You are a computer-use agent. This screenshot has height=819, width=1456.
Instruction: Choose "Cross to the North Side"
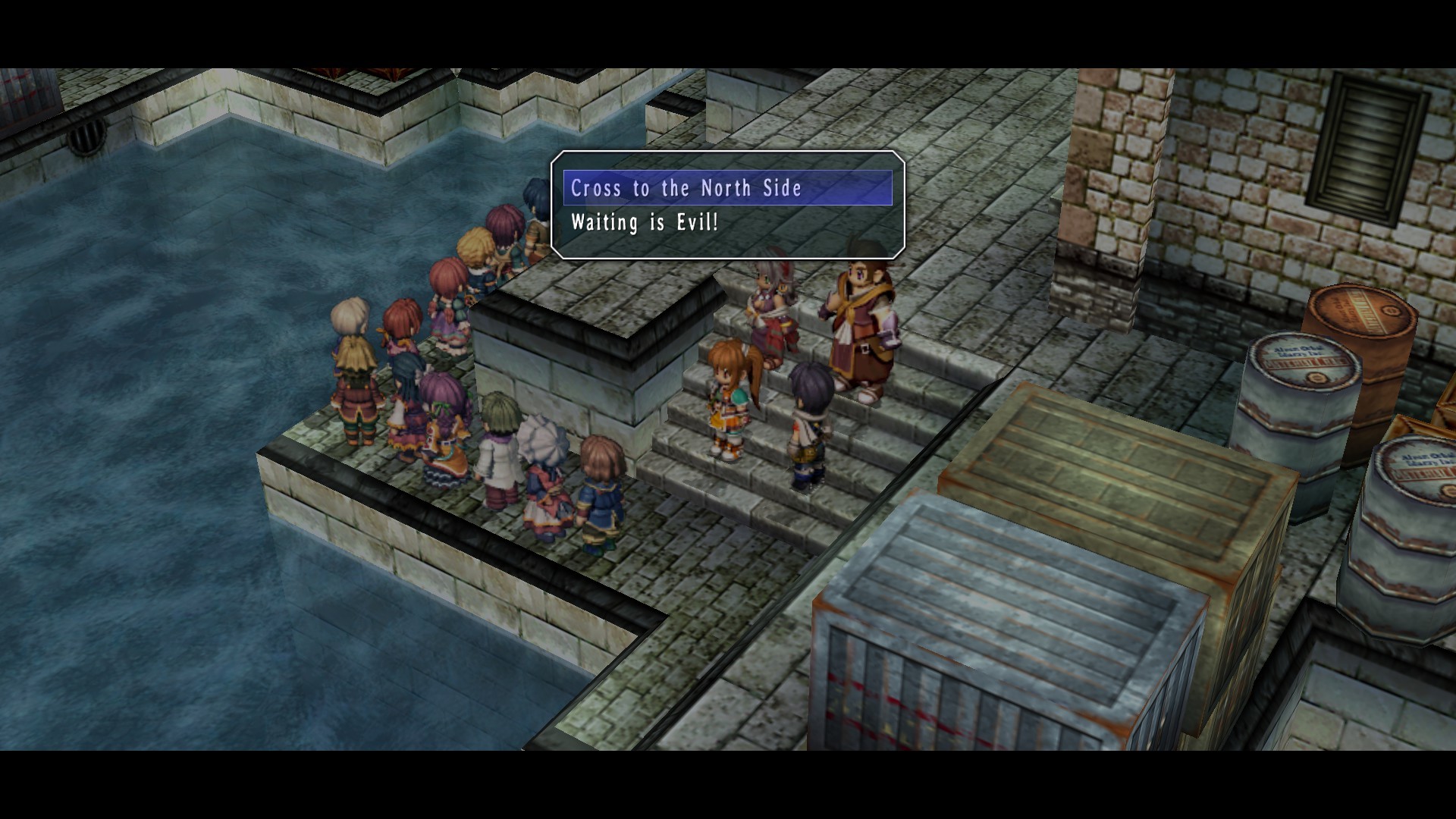pos(686,188)
